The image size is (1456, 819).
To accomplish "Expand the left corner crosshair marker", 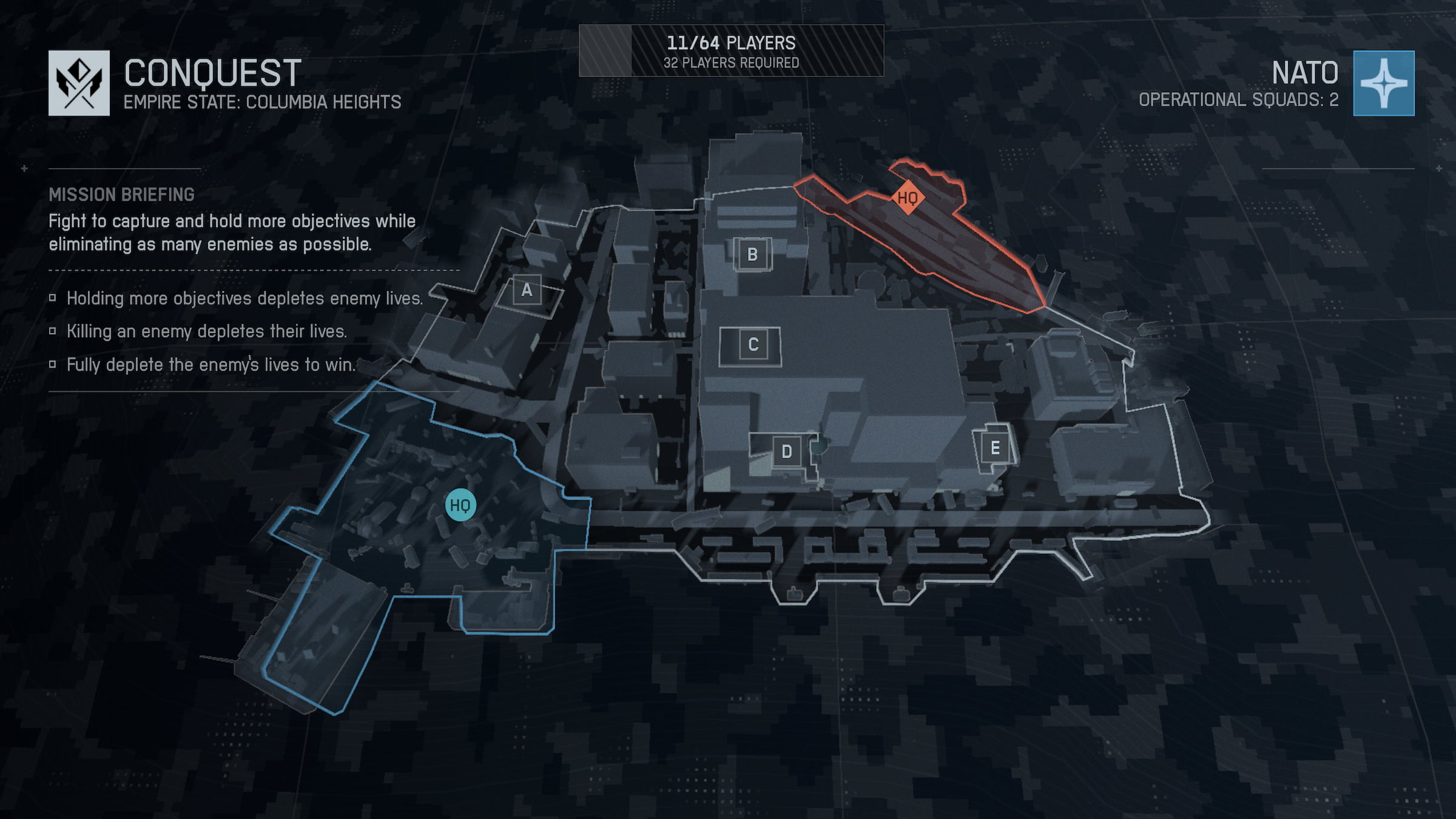I will pyautogui.click(x=24, y=169).
